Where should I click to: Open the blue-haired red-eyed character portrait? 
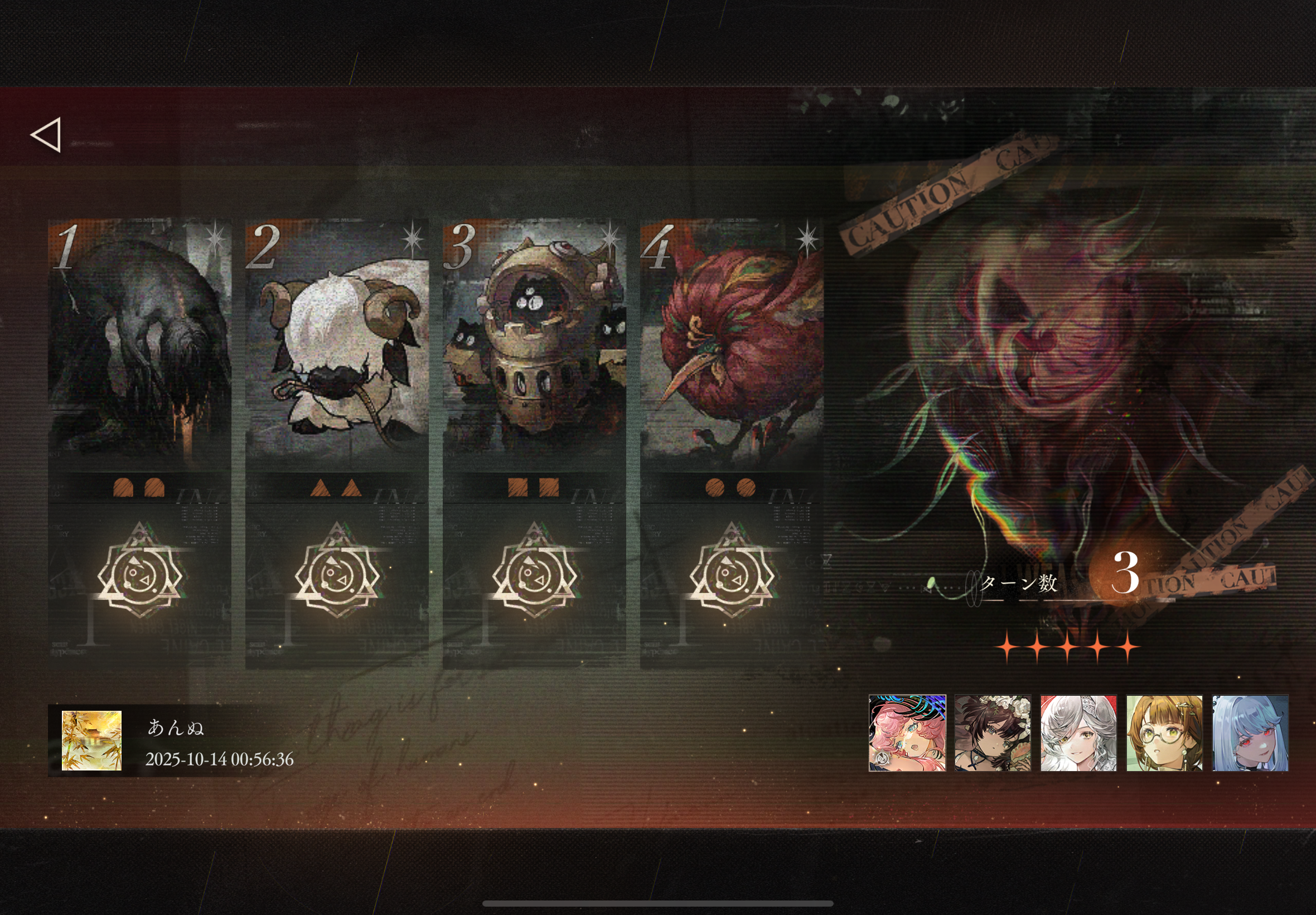tap(1250, 733)
